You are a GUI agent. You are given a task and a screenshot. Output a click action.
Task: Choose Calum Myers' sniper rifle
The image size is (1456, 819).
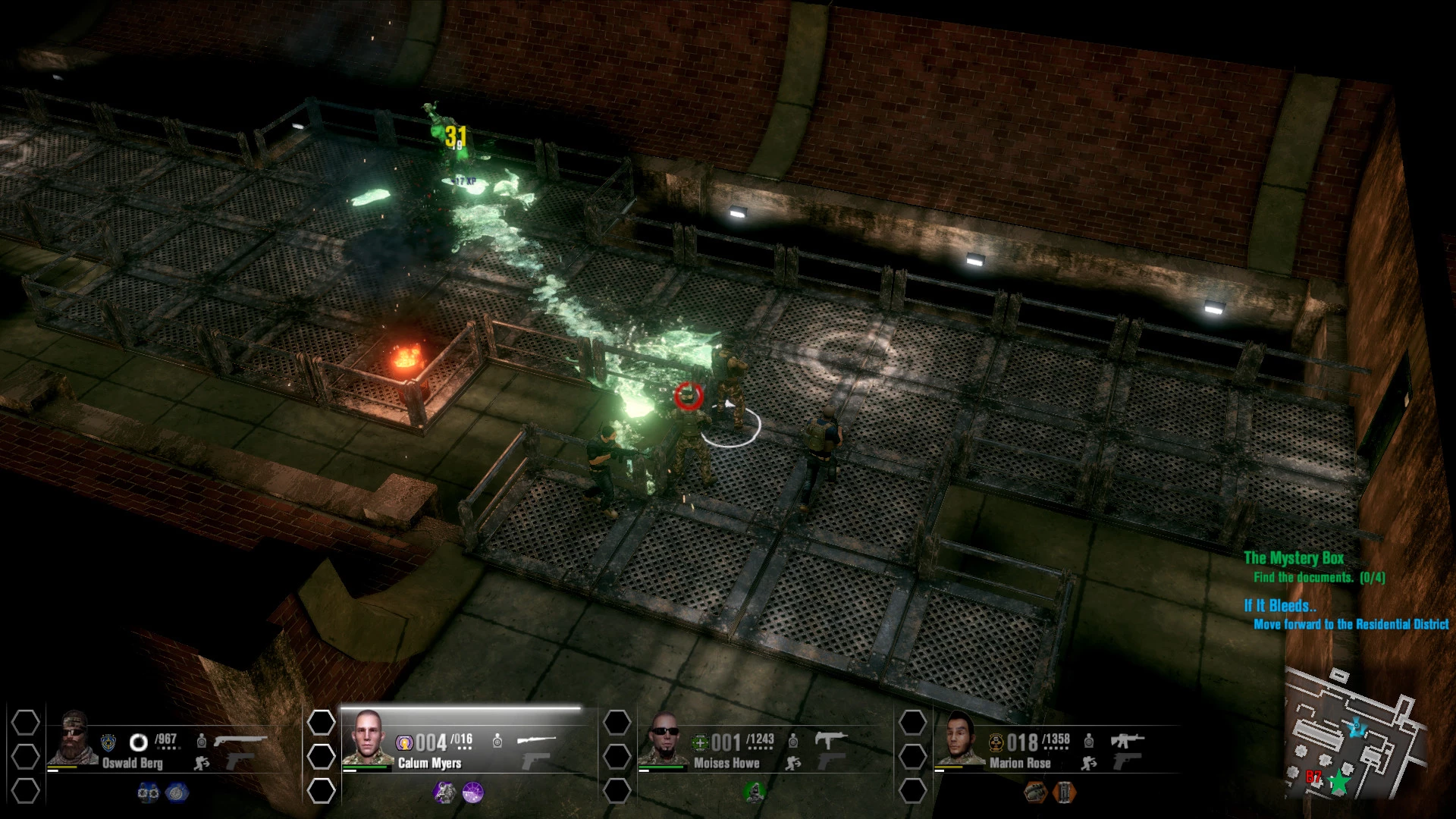pos(536,739)
